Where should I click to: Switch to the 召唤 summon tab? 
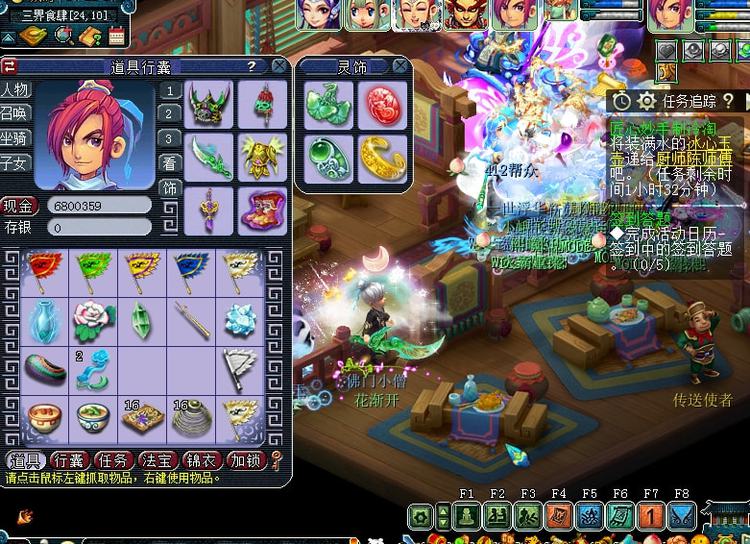pos(15,114)
